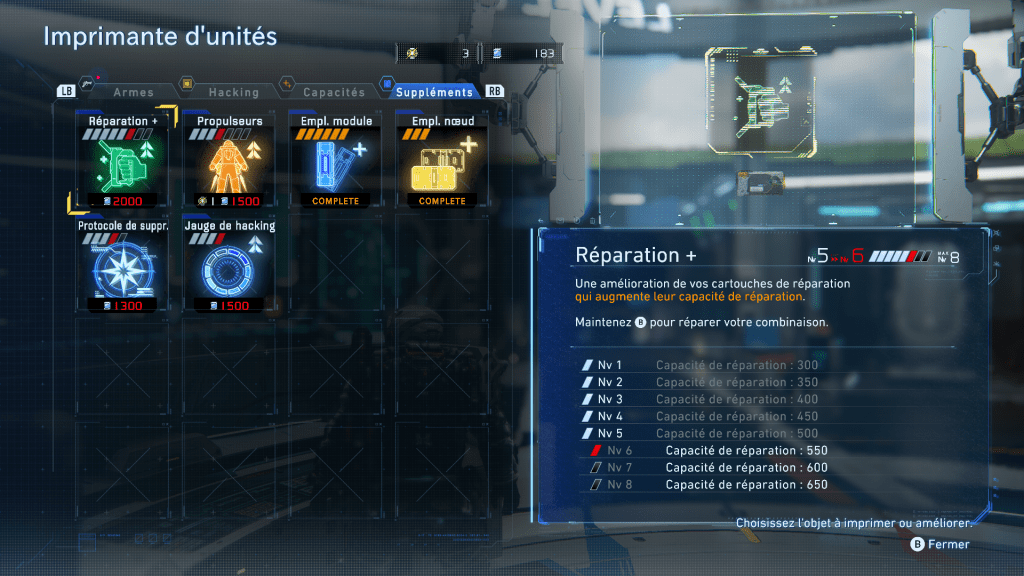
Task: Show the Capacités tab
Action: click(334, 92)
